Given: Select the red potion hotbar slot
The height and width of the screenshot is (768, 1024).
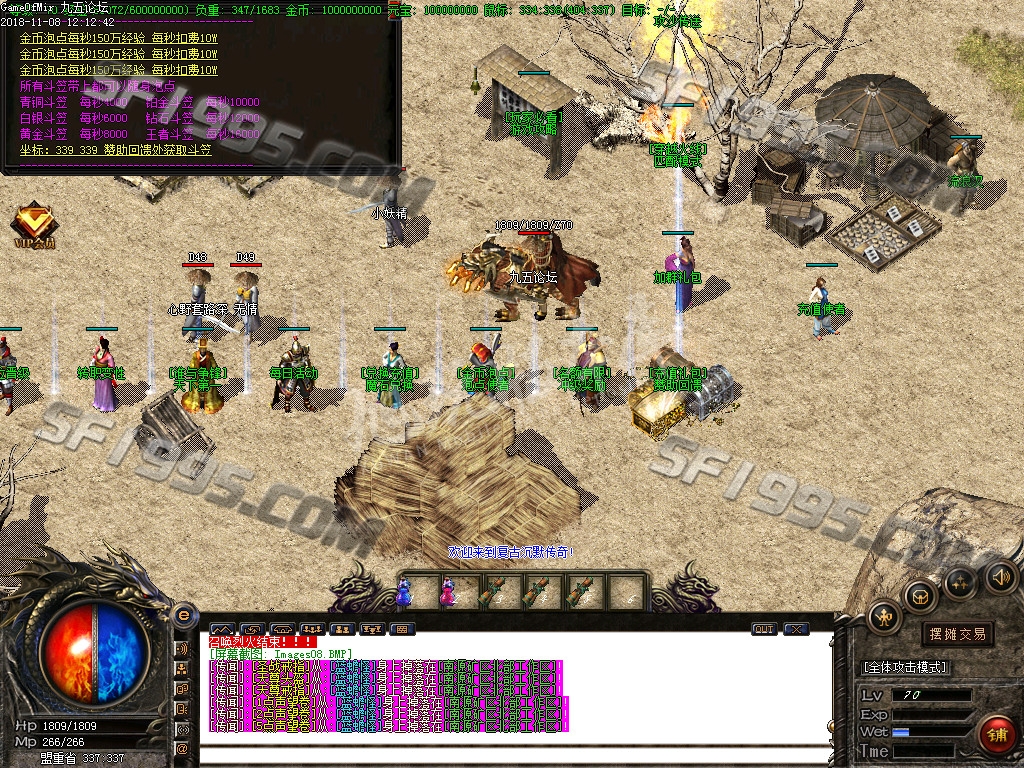Looking at the screenshot, I should click(x=447, y=593).
